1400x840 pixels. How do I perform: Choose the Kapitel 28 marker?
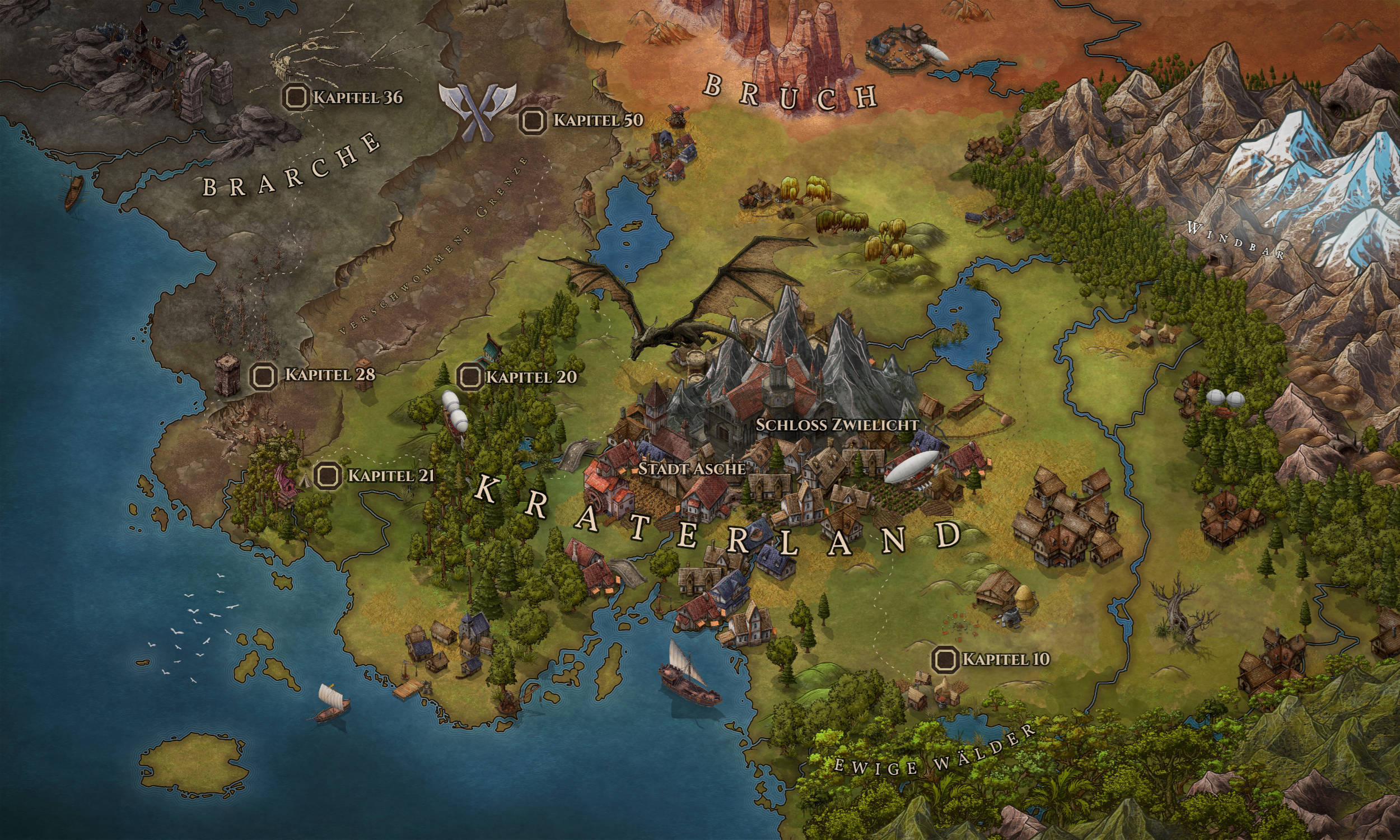point(264,375)
